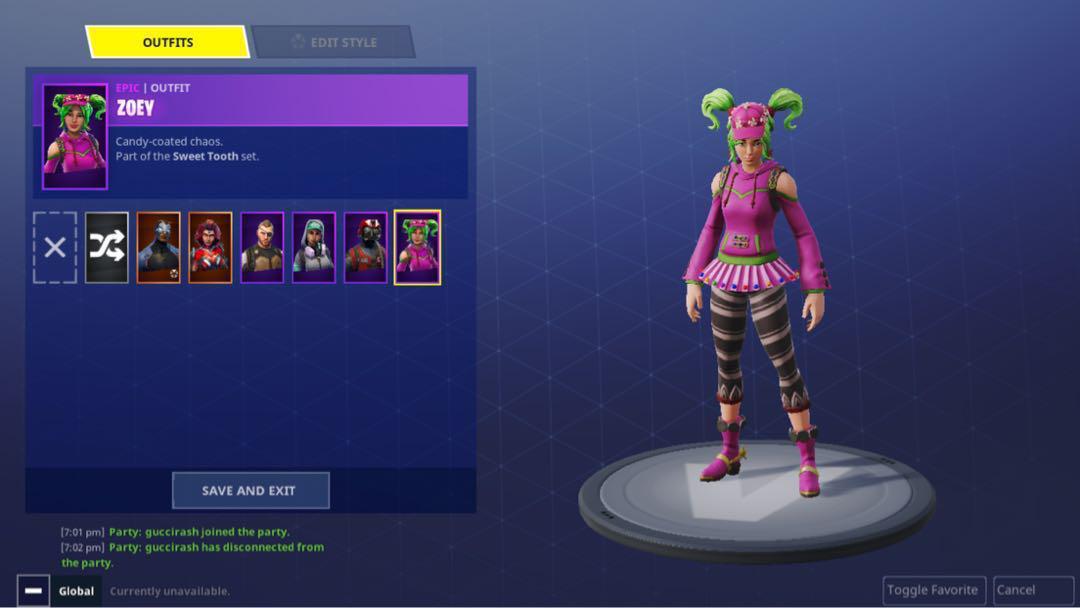Image resolution: width=1080 pixels, height=608 pixels.
Task: Click the Save and Exit button
Action: click(250, 491)
